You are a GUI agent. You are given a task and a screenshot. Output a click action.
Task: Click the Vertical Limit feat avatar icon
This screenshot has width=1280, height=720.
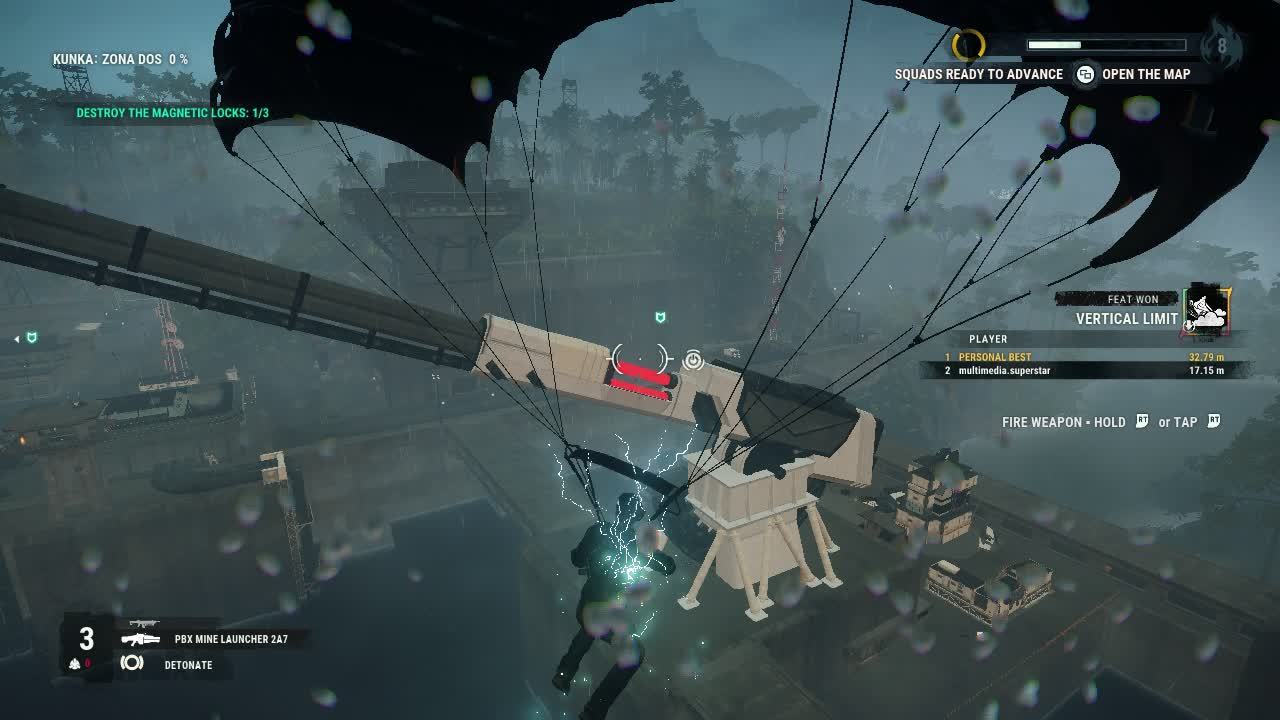[1207, 309]
